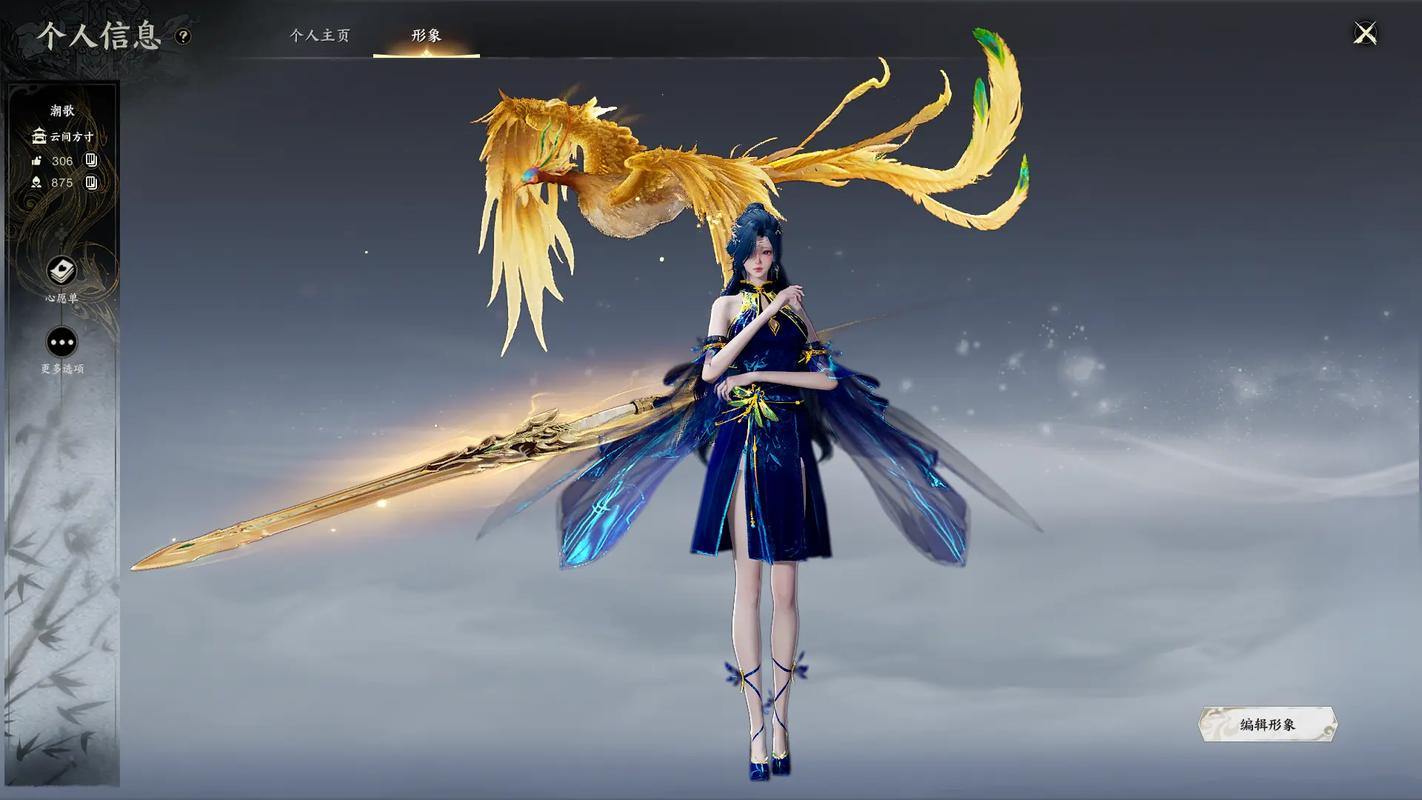Open the list icon beside 306 likes
1422x800 pixels.
pyautogui.click(x=91, y=160)
